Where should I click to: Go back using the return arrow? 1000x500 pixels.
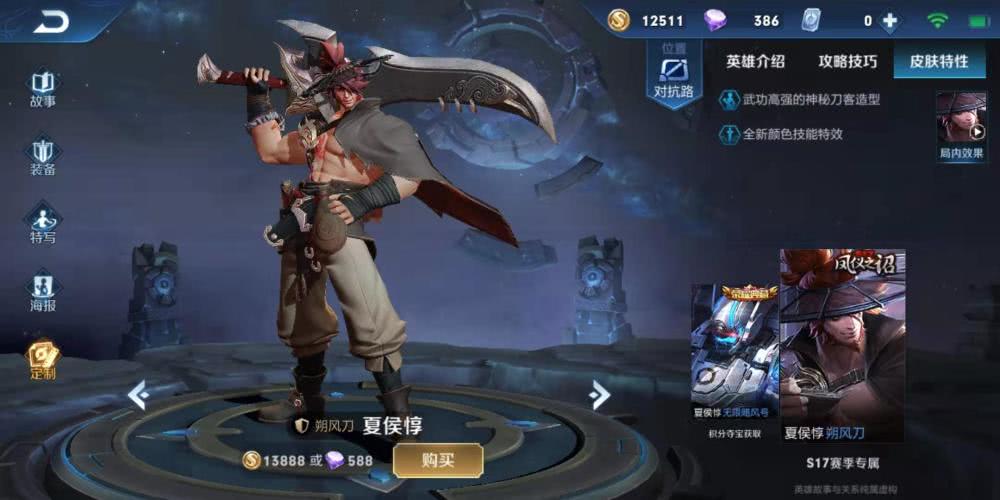click(50, 20)
